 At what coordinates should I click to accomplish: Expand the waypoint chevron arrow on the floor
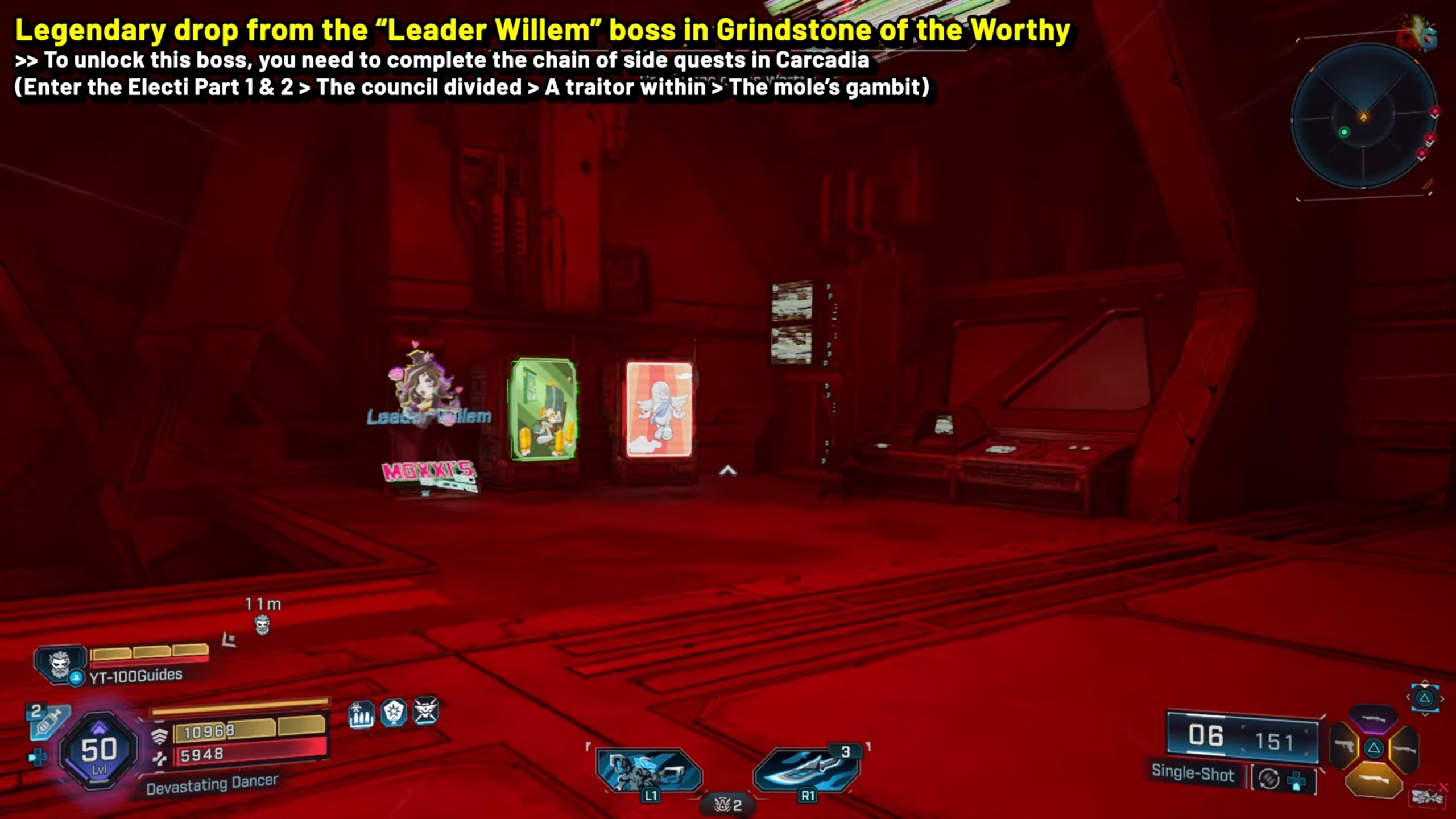728,470
